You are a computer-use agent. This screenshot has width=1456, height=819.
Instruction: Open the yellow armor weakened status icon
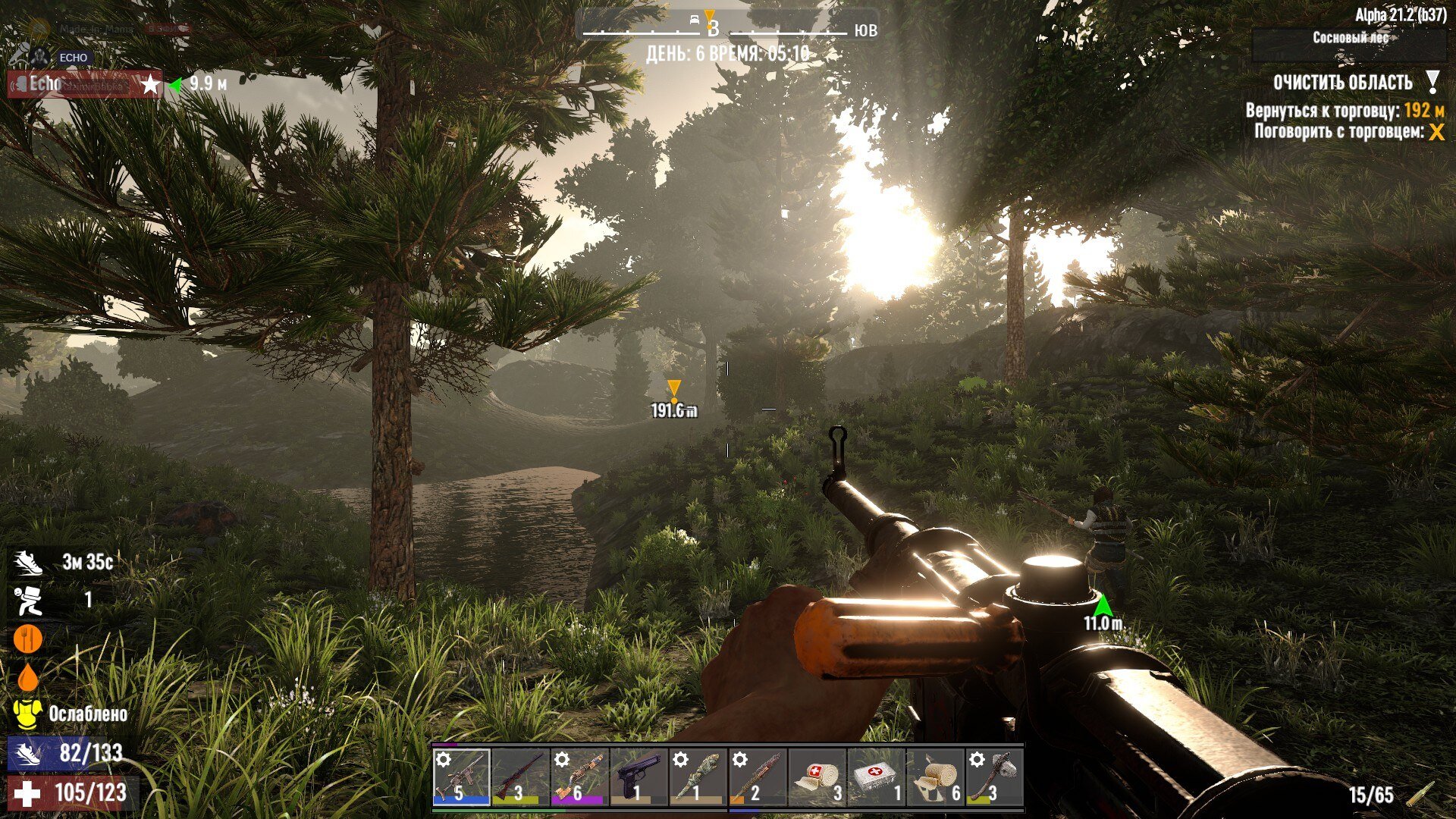[27, 714]
